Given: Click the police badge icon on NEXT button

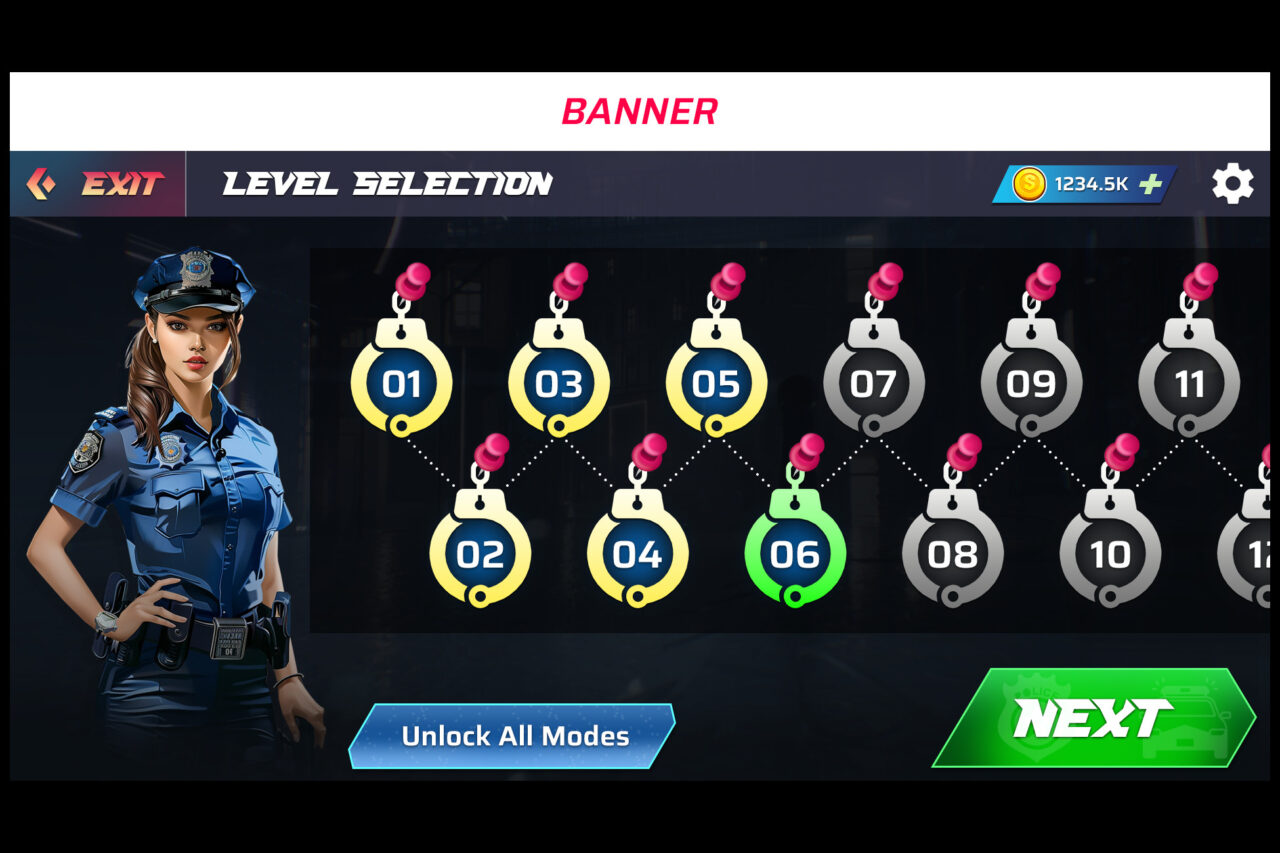Looking at the screenshot, I should (1036, 714).
